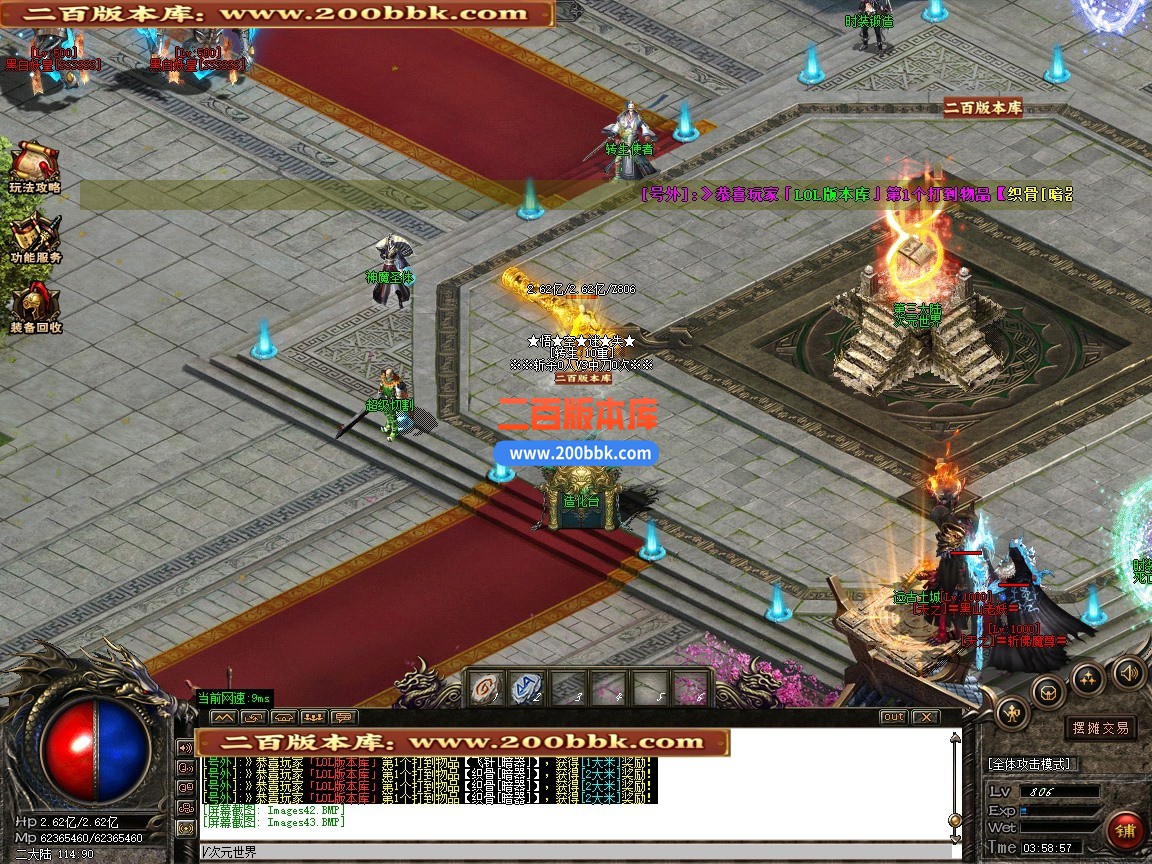Open the 玩法攻略 gameplay guide scroll icon
The height and width of the screenshot is (864, 1152).
(x=34, y=161)
